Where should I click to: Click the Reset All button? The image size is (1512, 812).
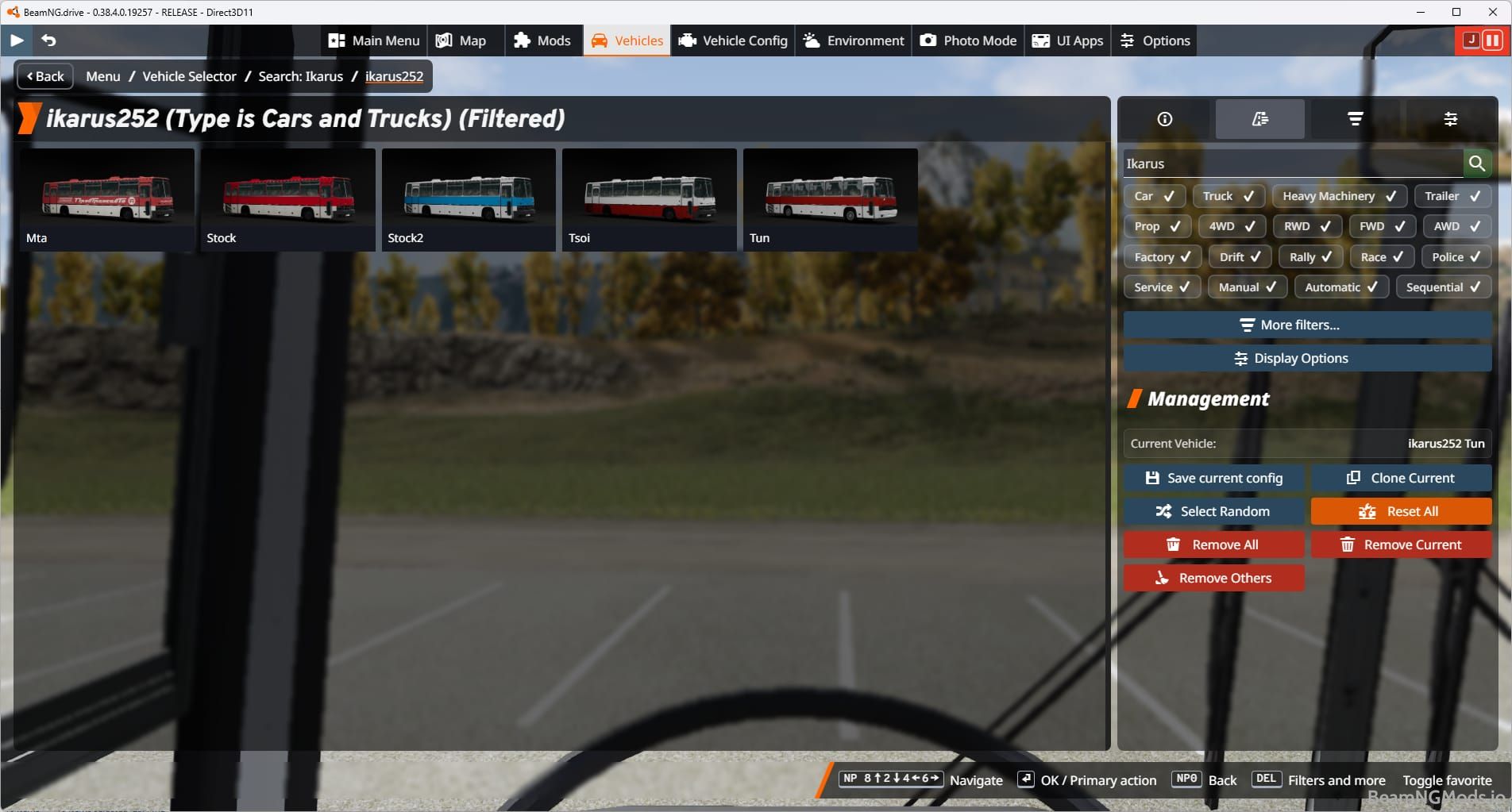1401,511
